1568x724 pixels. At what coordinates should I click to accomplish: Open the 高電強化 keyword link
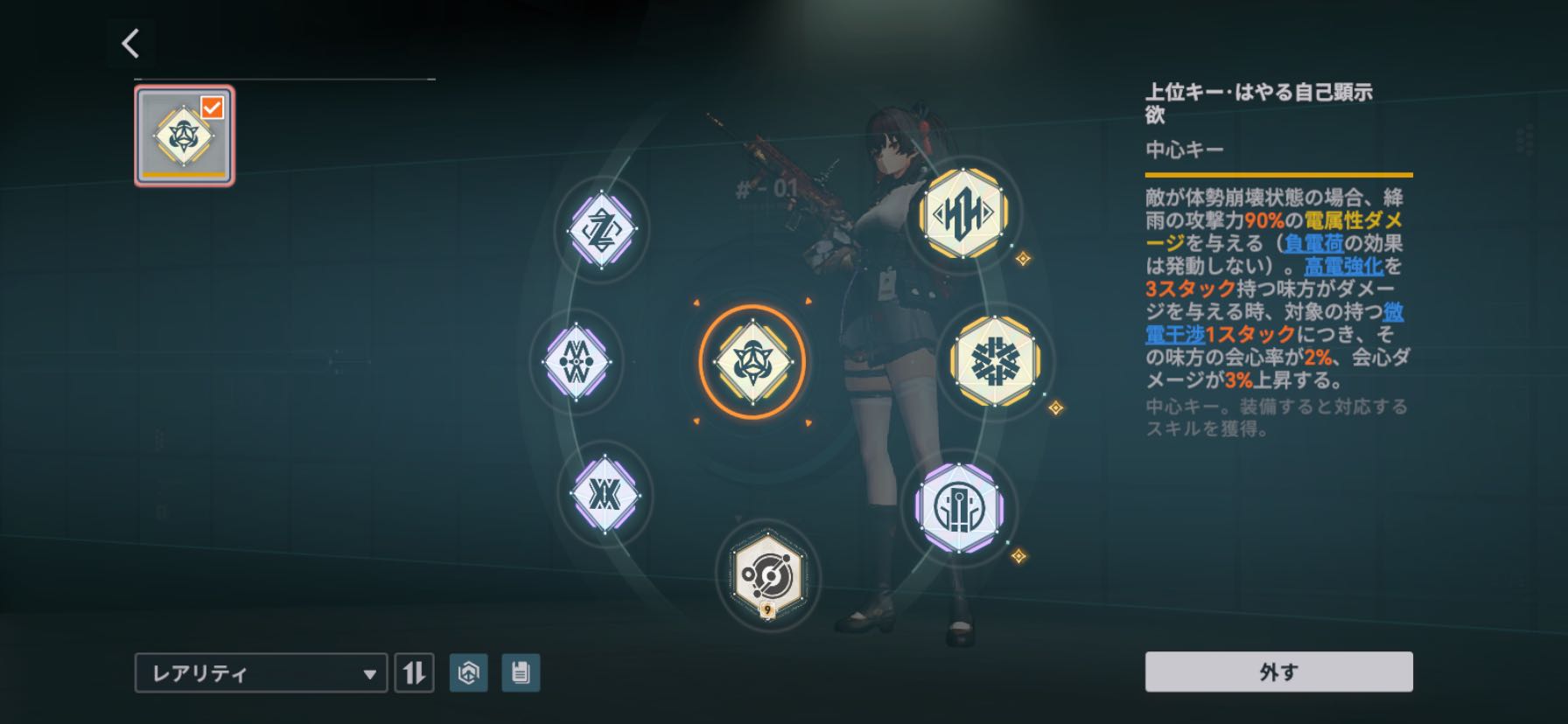point(1344,266)
